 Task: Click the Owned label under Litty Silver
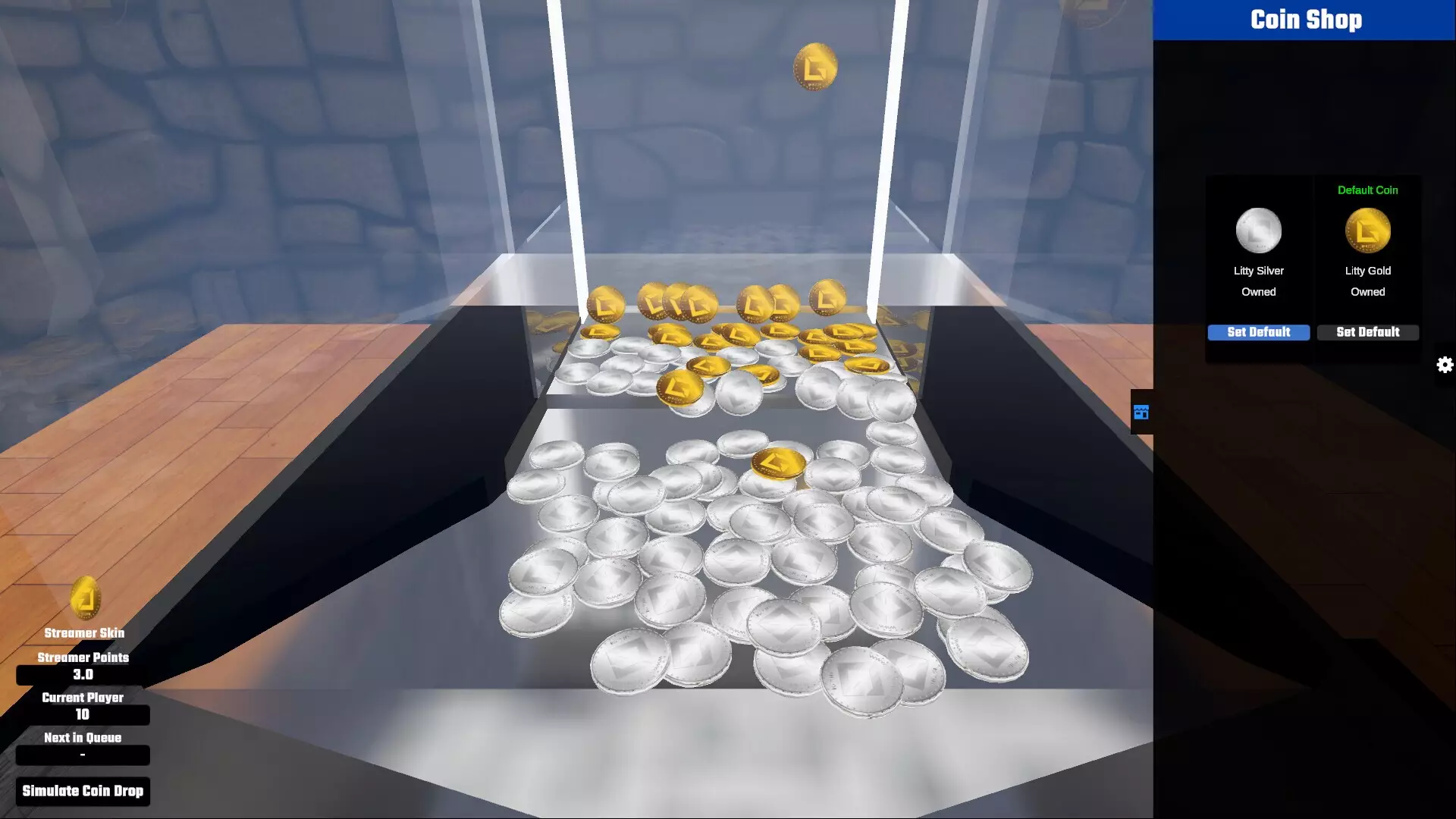1258,291
